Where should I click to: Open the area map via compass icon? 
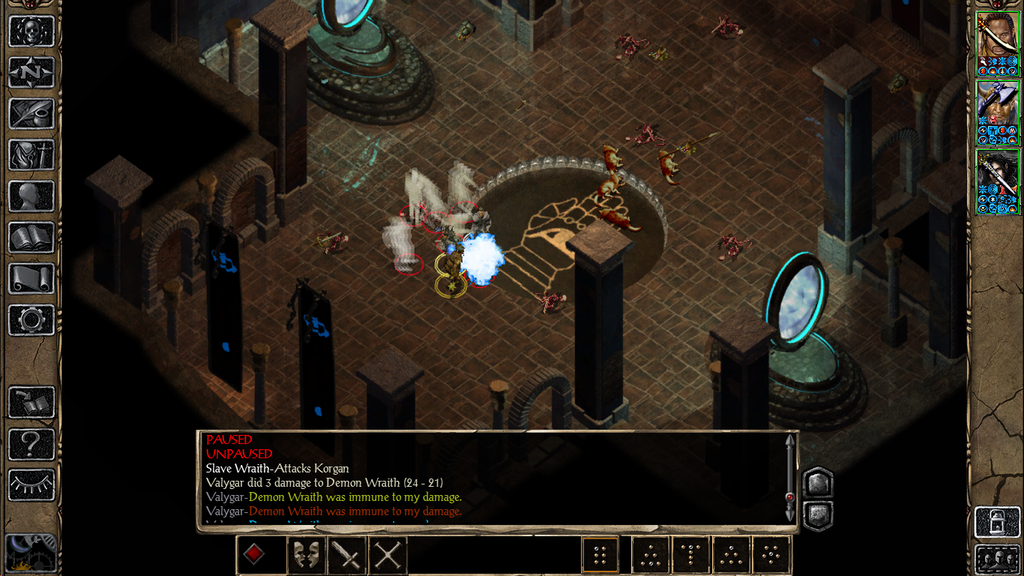pos(31,72)
